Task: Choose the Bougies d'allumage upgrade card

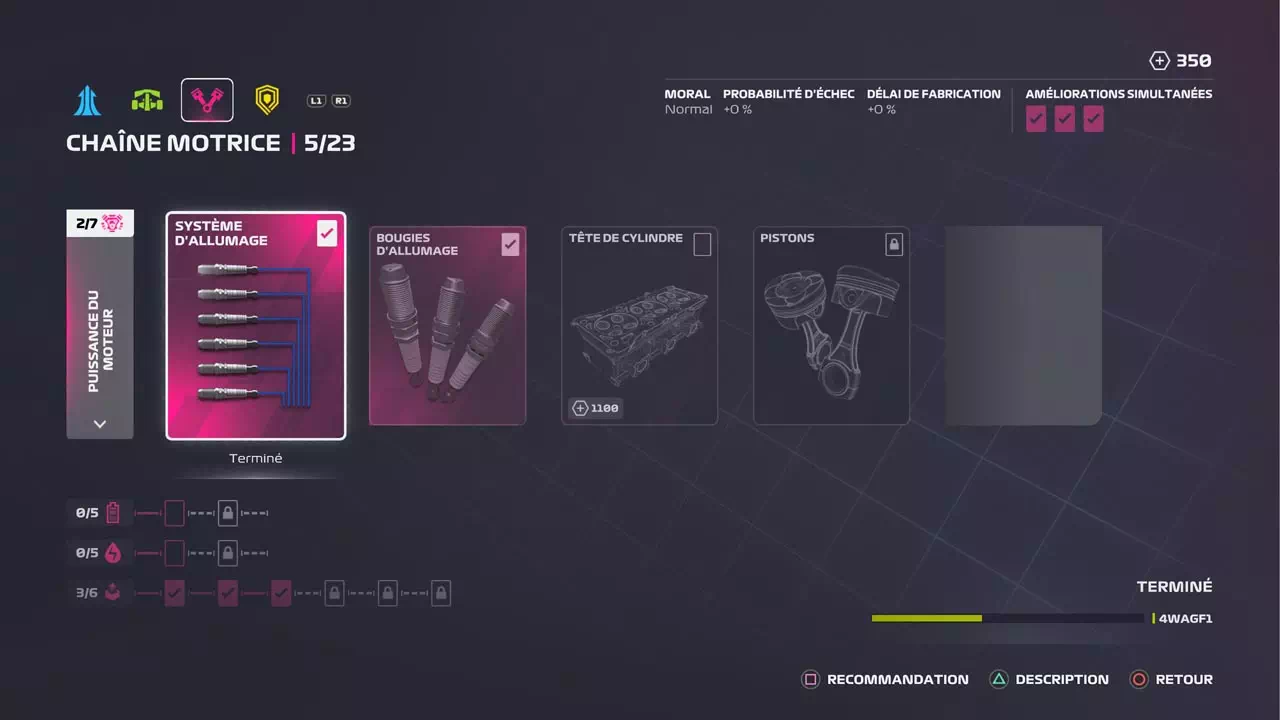Action: tap(447, 326)
